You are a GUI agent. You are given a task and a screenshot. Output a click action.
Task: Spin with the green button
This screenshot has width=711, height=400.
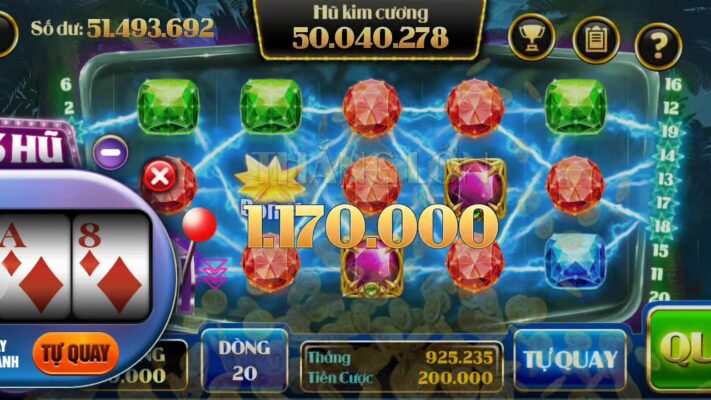point(685,350)
